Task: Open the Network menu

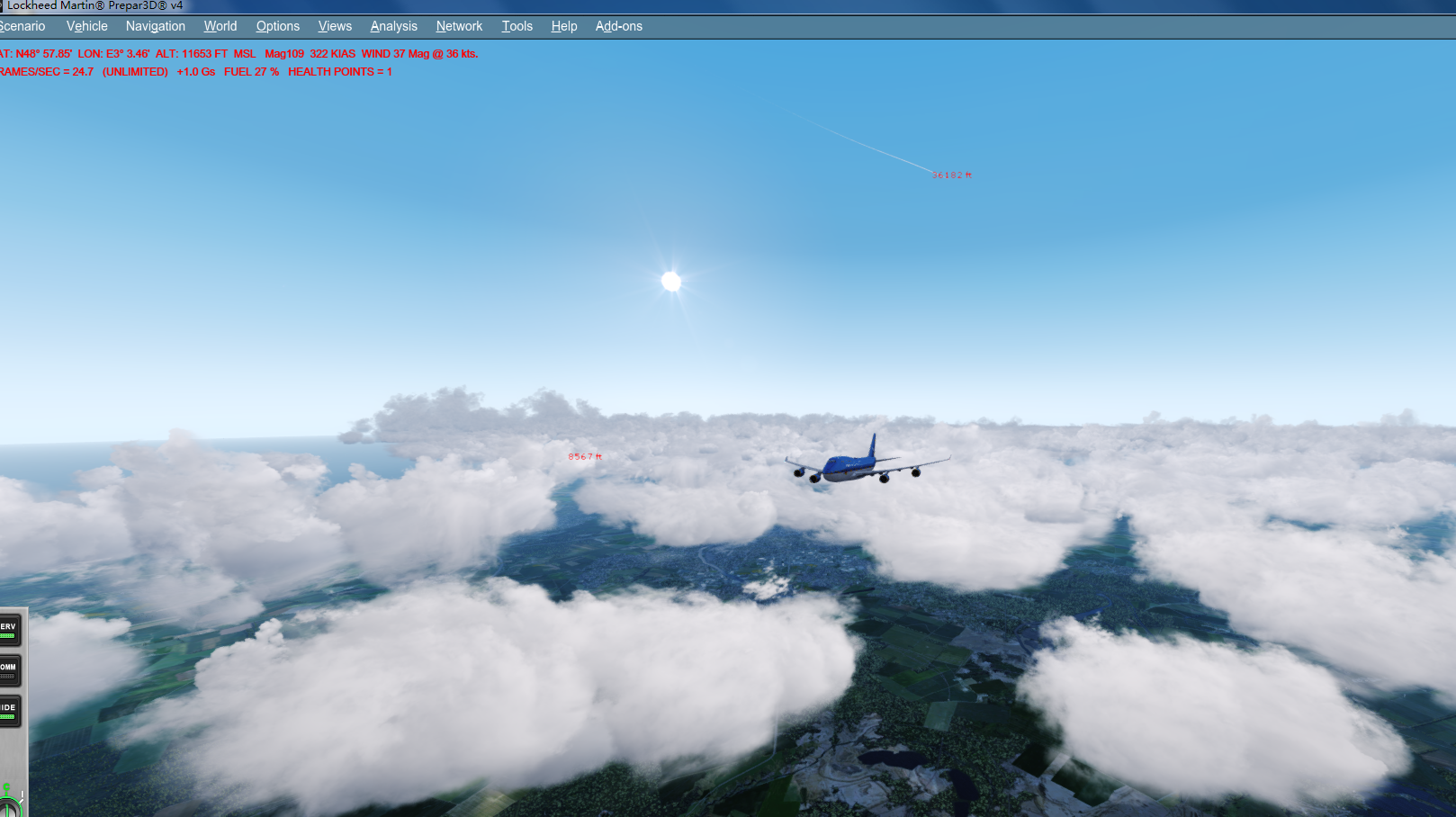Action: pos(459,26)
